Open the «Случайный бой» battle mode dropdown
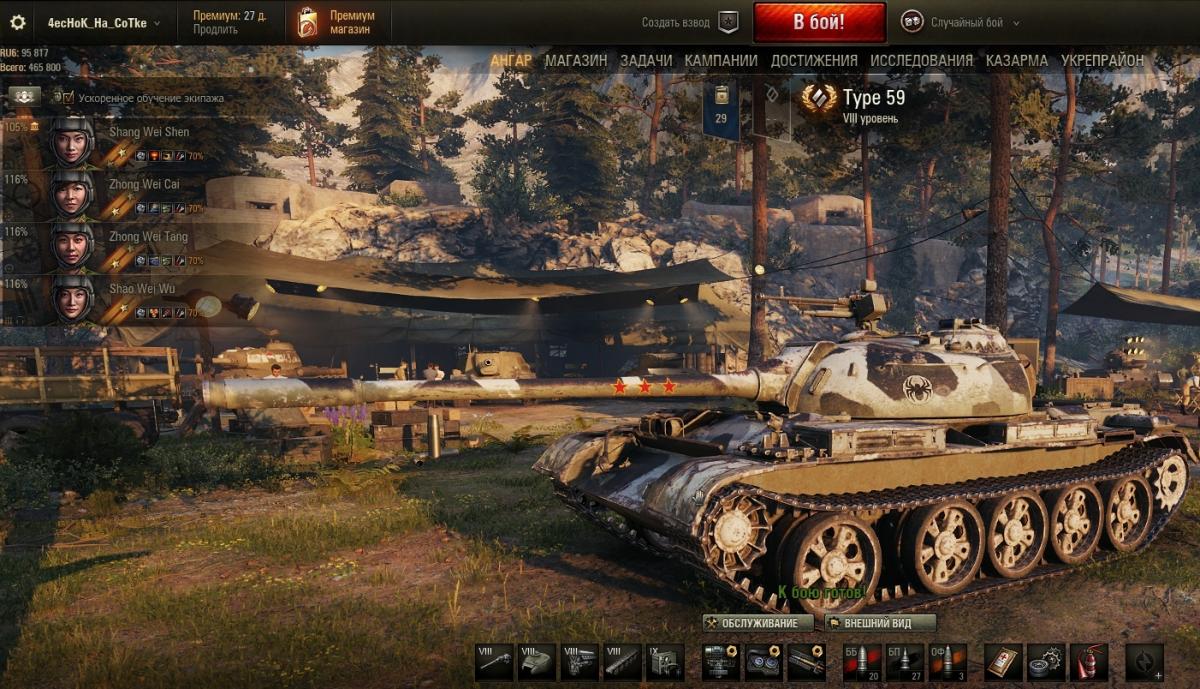1200x689 pixels. tap(960, 22)
